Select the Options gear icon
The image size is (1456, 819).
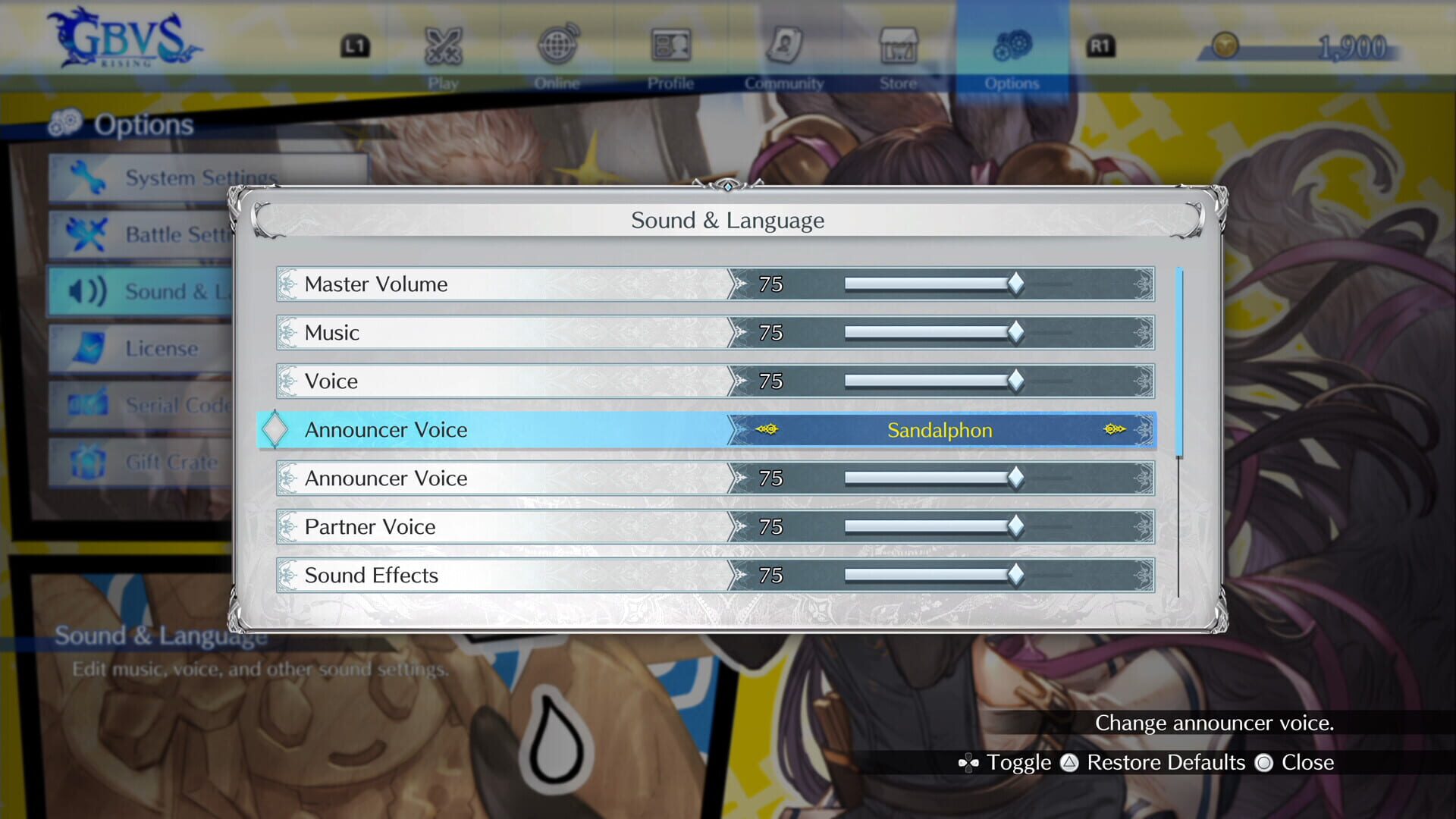pyautogui.click(x=1012, y=45)
